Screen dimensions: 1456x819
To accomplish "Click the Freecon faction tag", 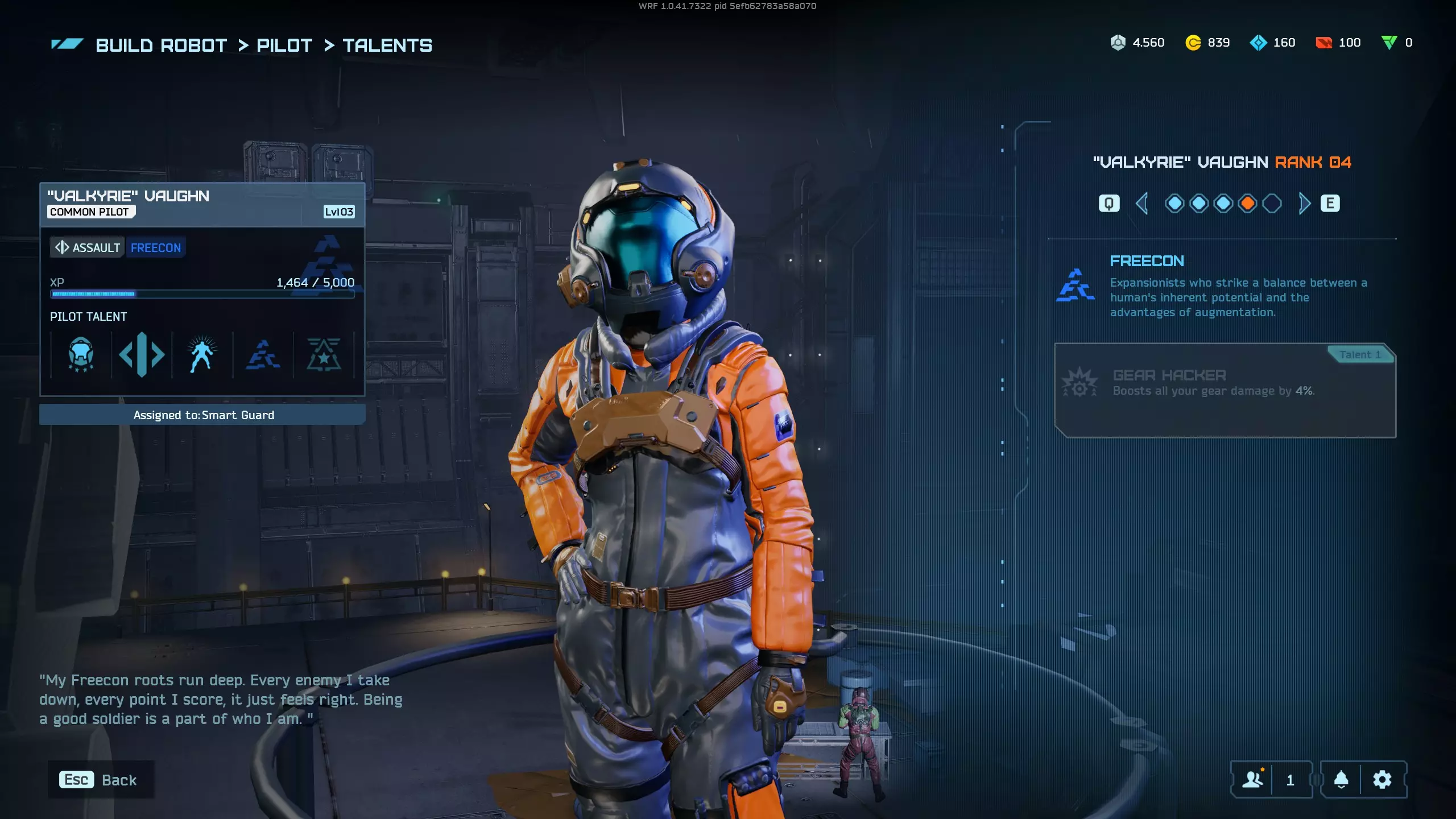I will point(156,248).
